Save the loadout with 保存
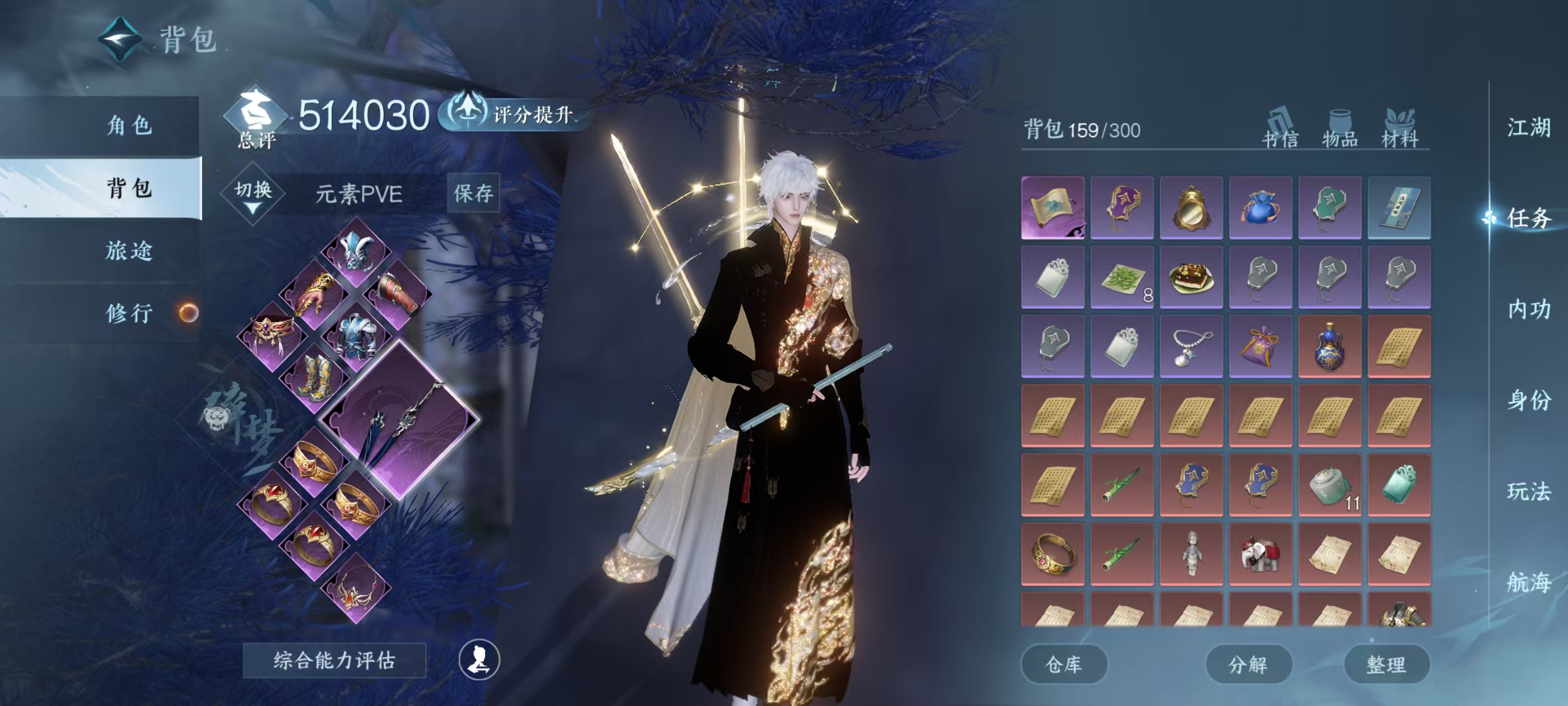This screenshot has width=1568, height=706. point(473,193)
